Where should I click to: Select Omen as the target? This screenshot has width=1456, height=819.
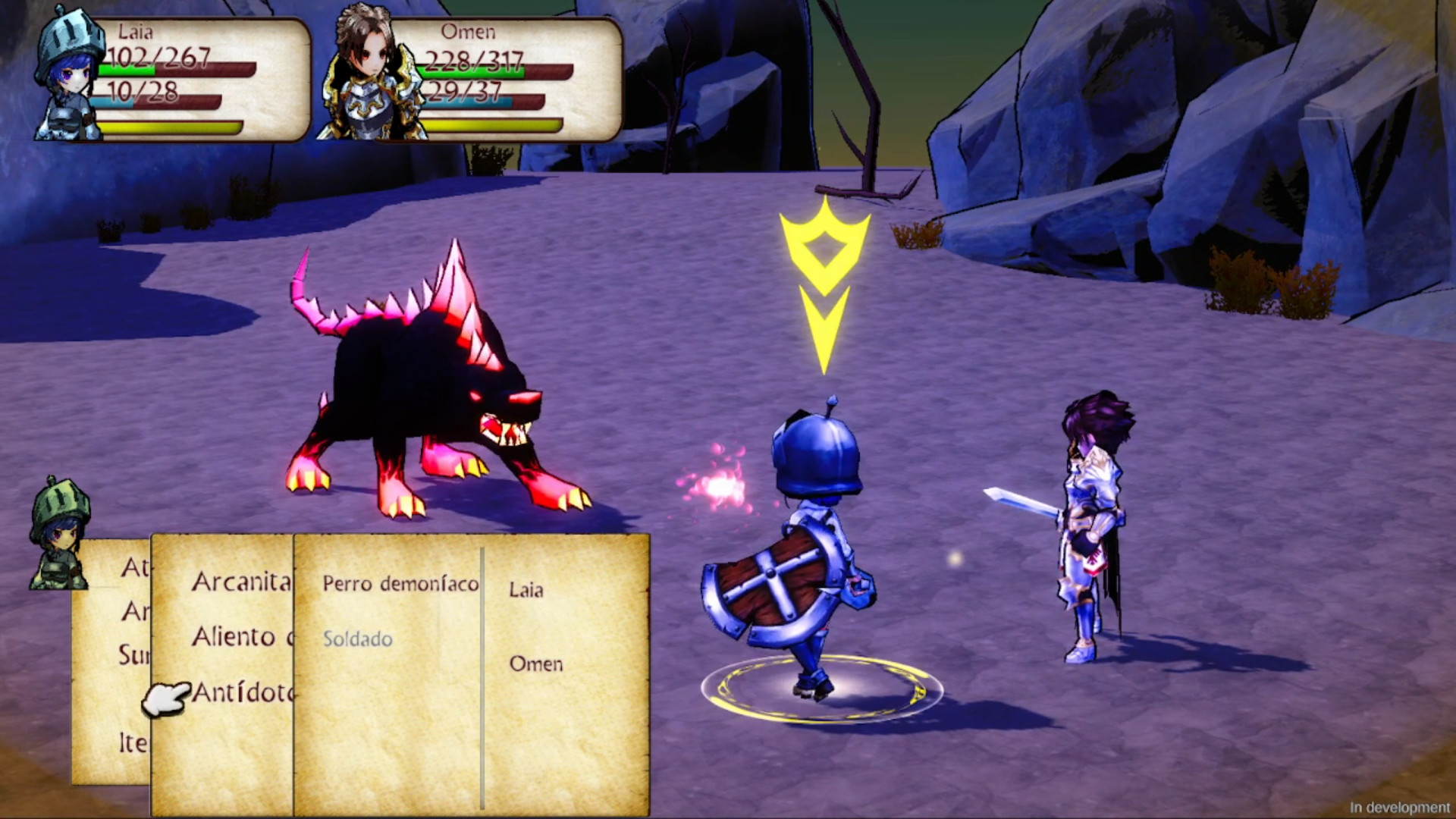tap(536, 666)
